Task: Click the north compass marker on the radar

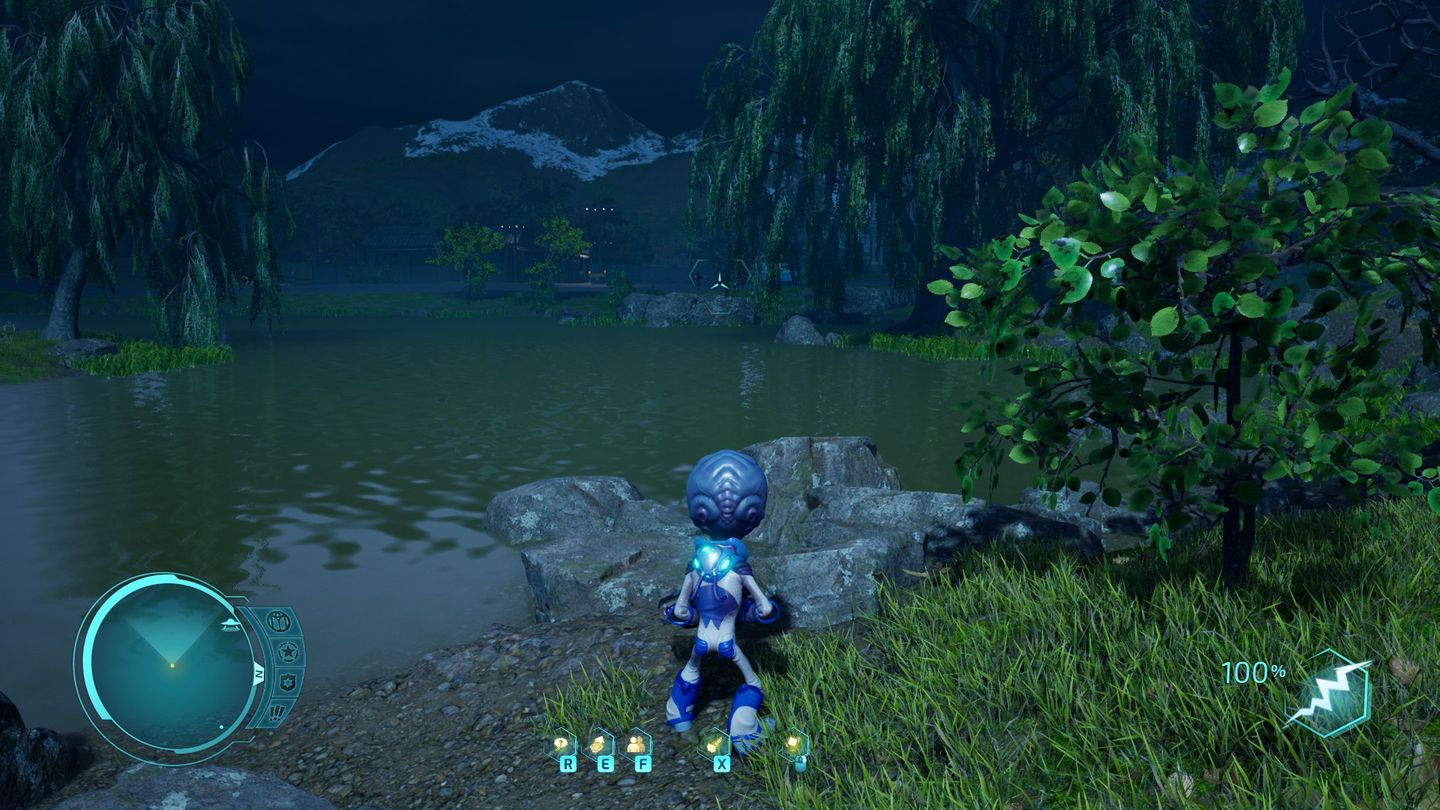Action: click(259, 674)
